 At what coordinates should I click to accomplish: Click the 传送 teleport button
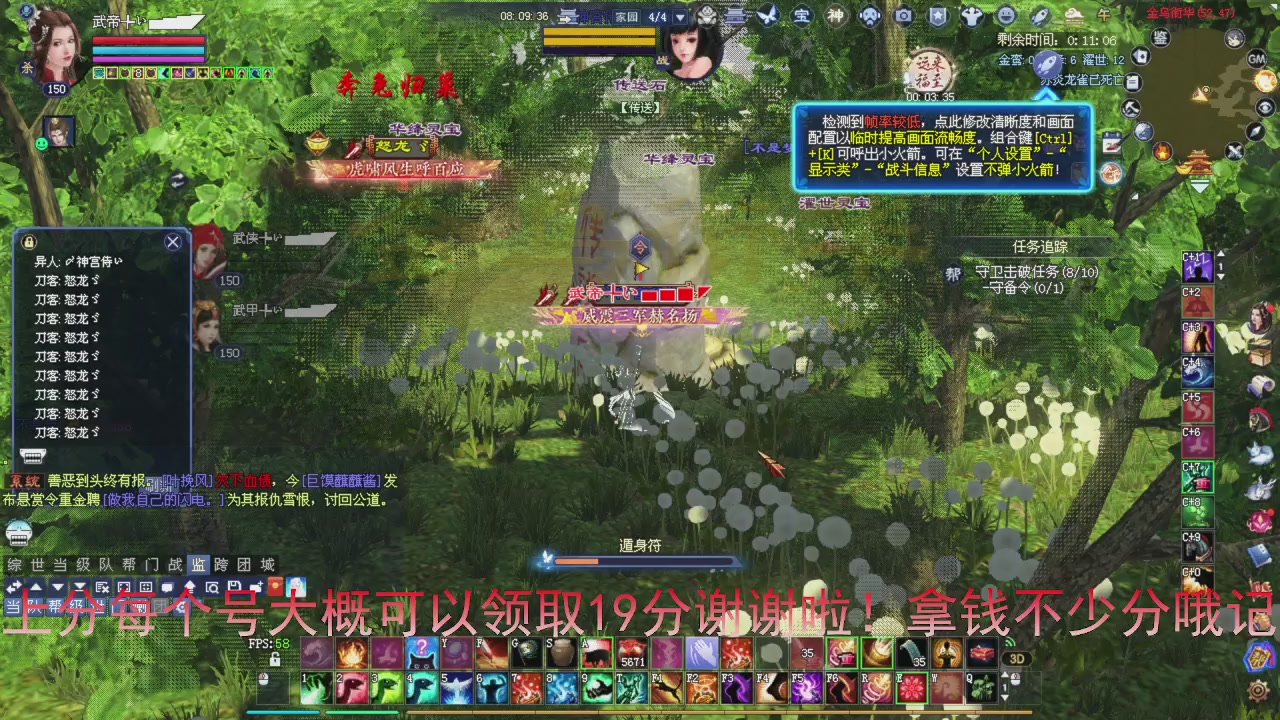(x=640, y=107)
